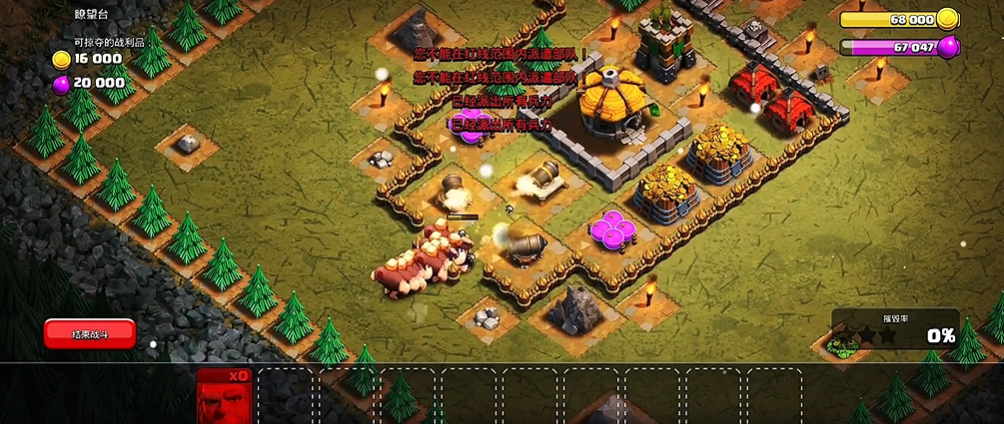Click the red End Battle button
The image size is (1004, 424).
coord(89,333)
